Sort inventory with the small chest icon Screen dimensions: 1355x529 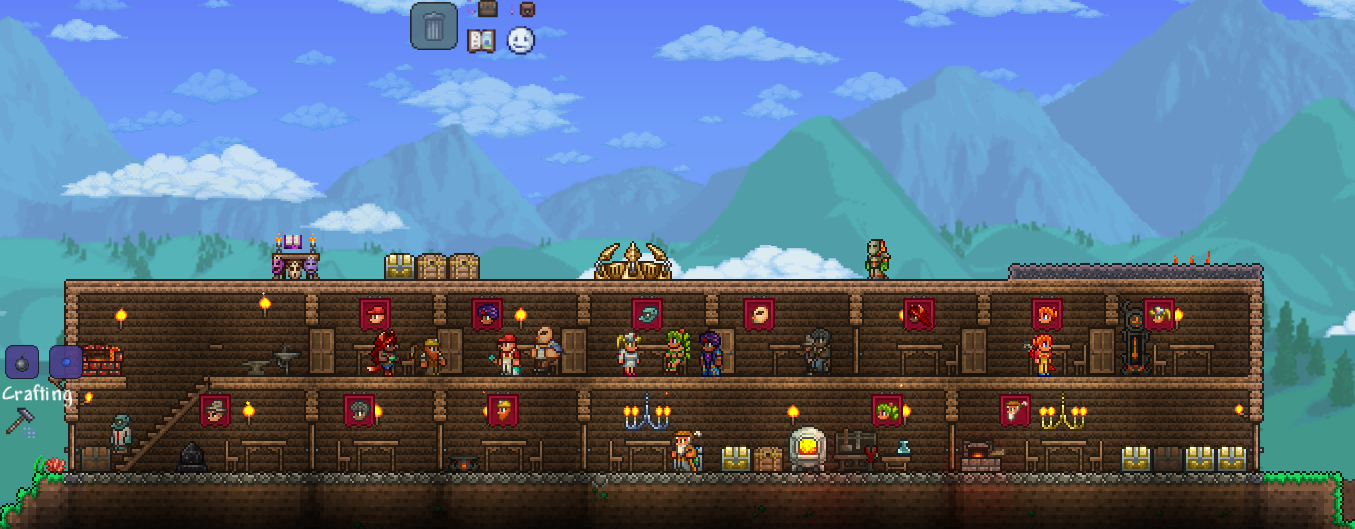click(x=527, y=9)
